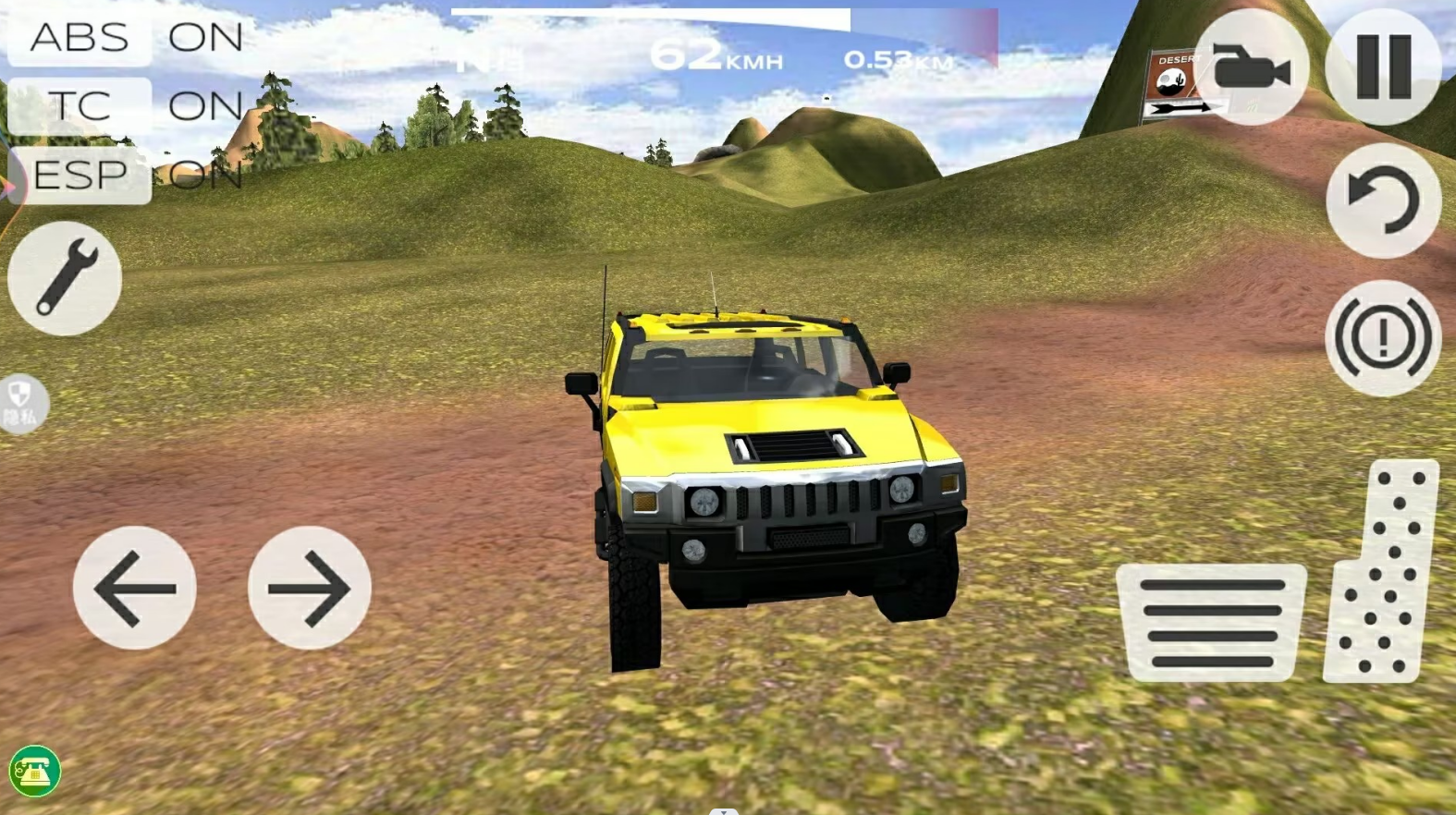Tap the brake pedal
The image size is (1456, 815).
[x=1212, y=623]
